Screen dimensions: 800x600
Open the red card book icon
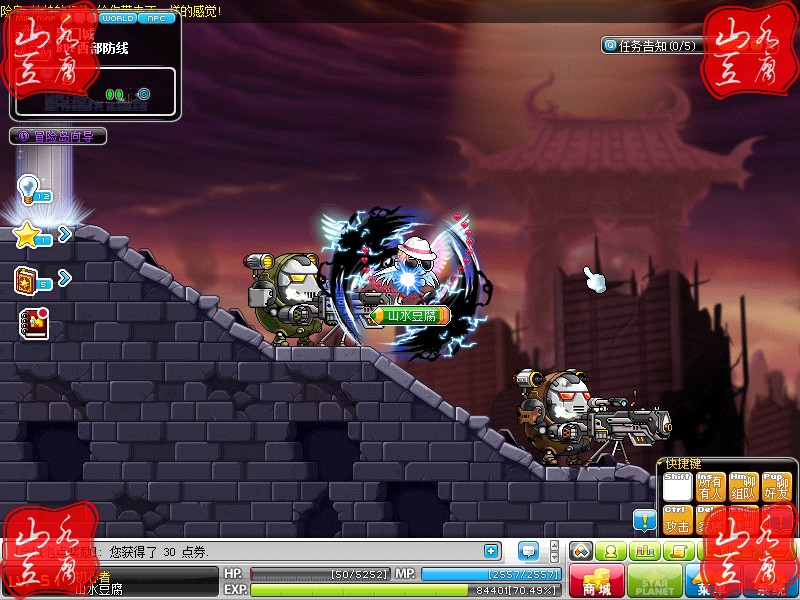28,281
